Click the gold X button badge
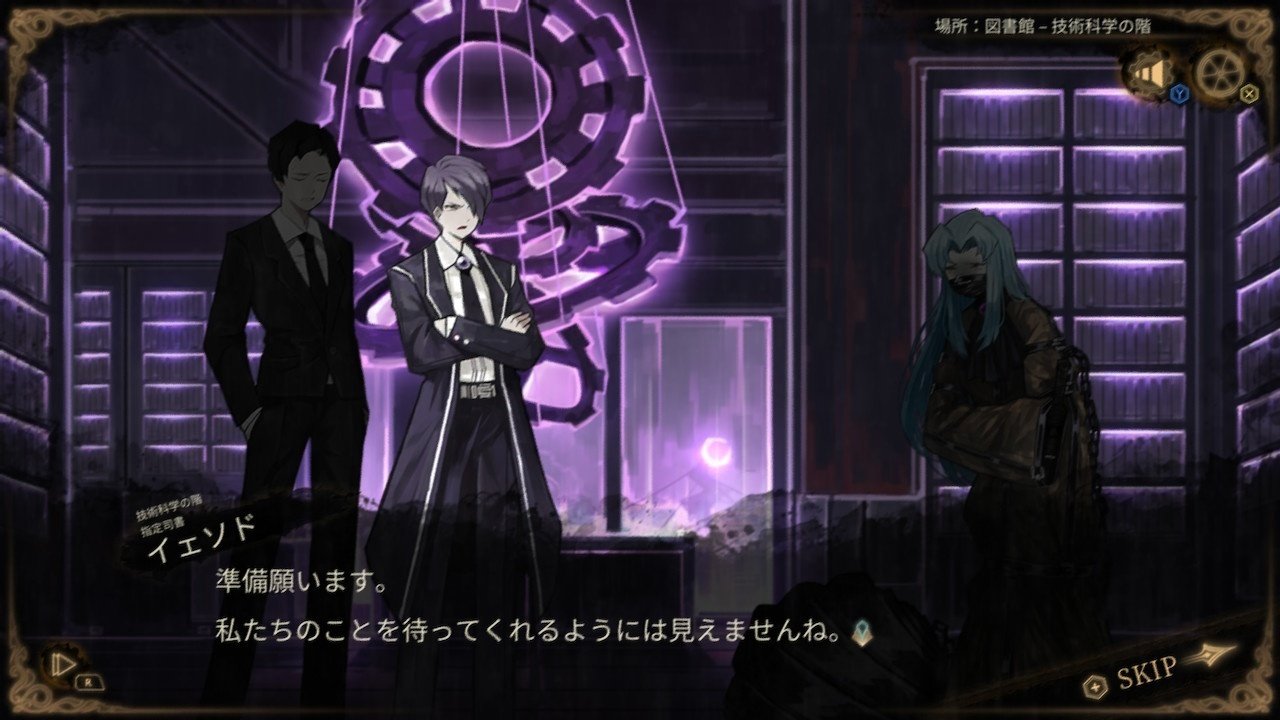Image resolution: width=1280 pixels, height=720 pixels. (1248, 93)
